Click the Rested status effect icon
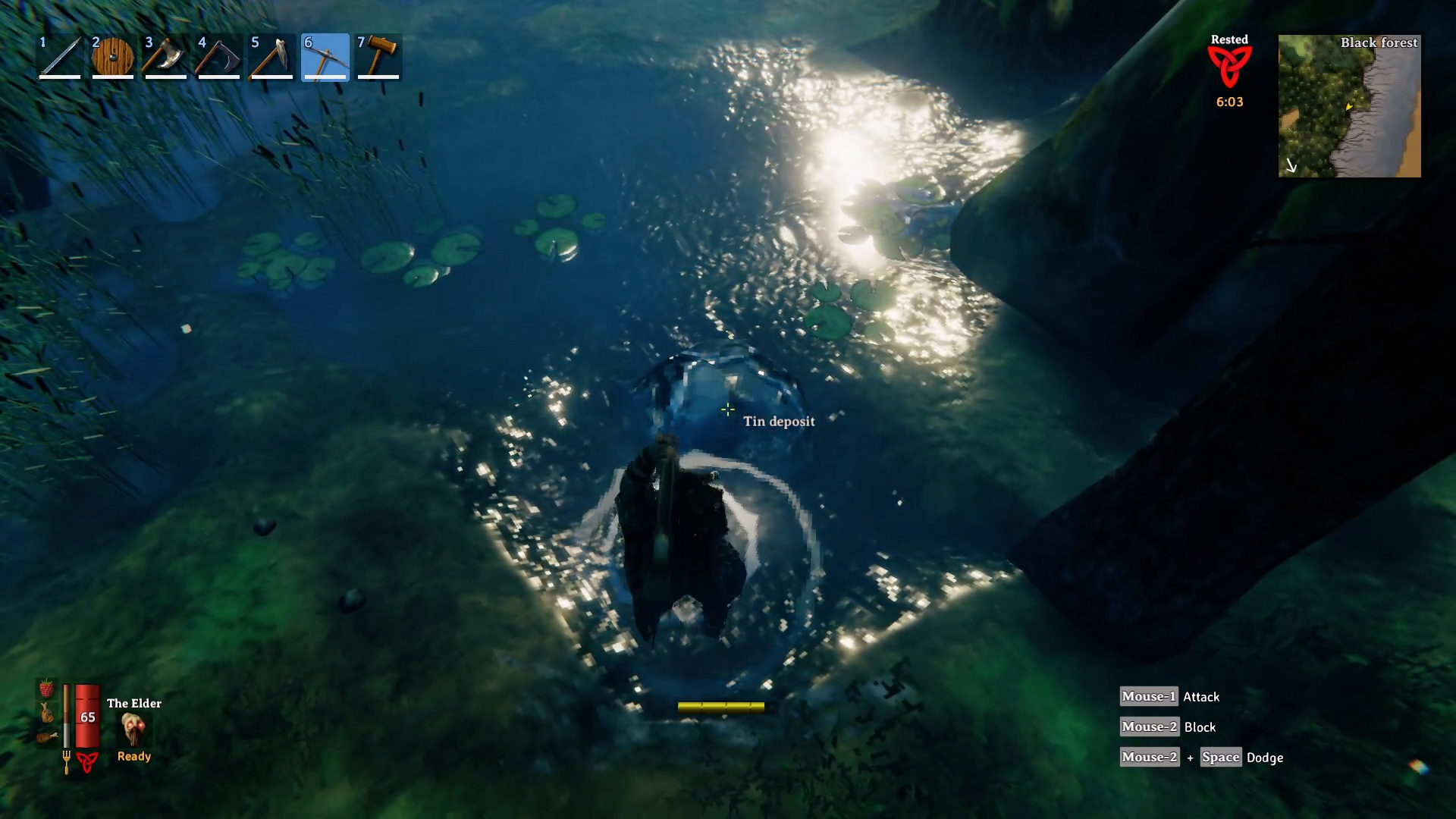Screen dimensions: 1456x819 coord(1229,67)
